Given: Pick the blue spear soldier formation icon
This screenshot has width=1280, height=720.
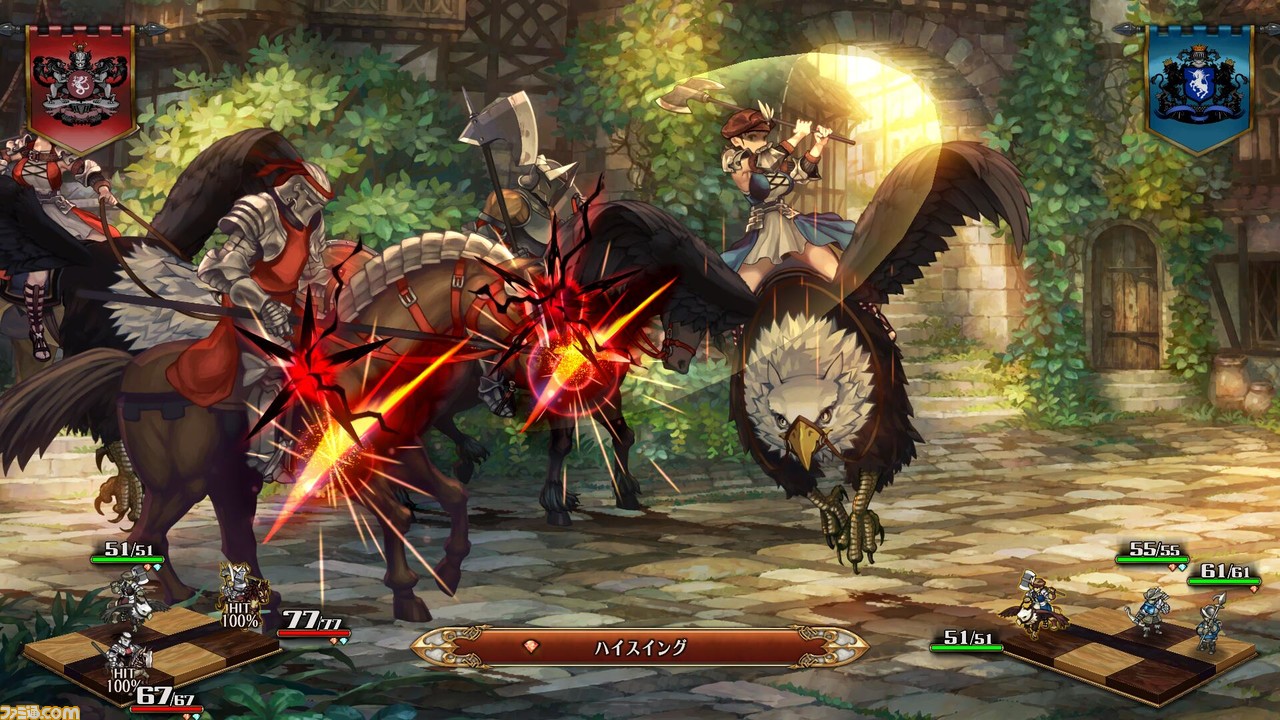Looking at the screenshot, I should (1211, 620).
